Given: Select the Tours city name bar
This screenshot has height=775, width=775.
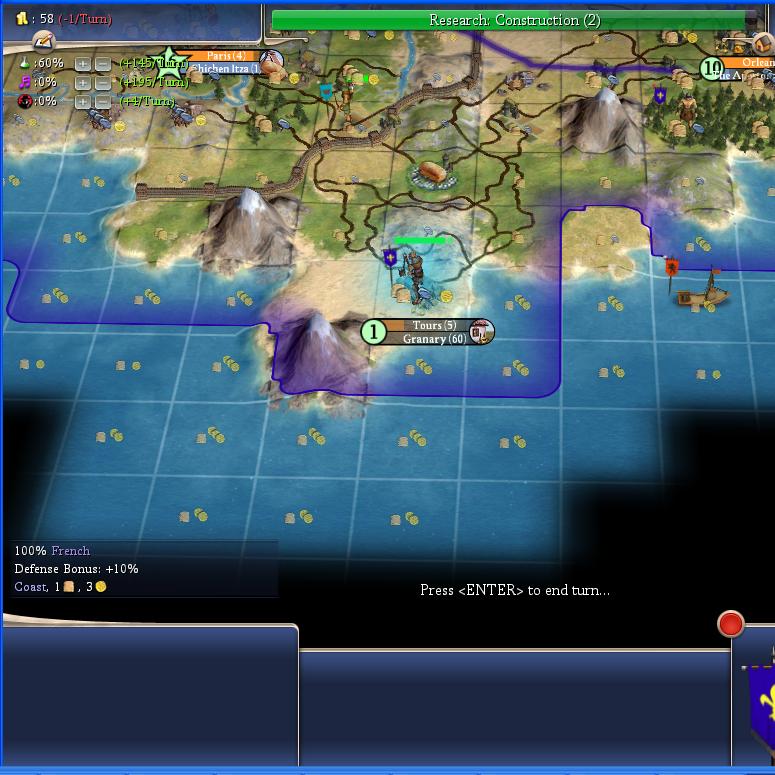Looking at the screenshot, I should [433, 326].
